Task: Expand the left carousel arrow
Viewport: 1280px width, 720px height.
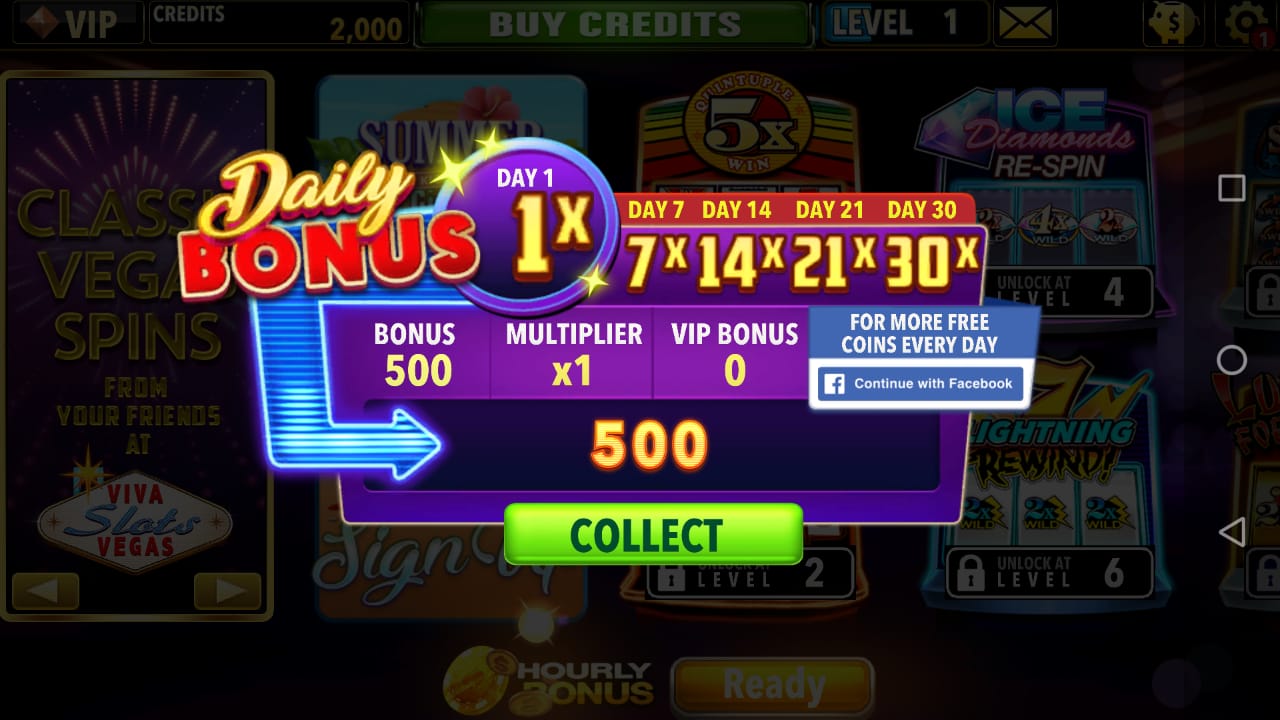Action: [44, 592]
